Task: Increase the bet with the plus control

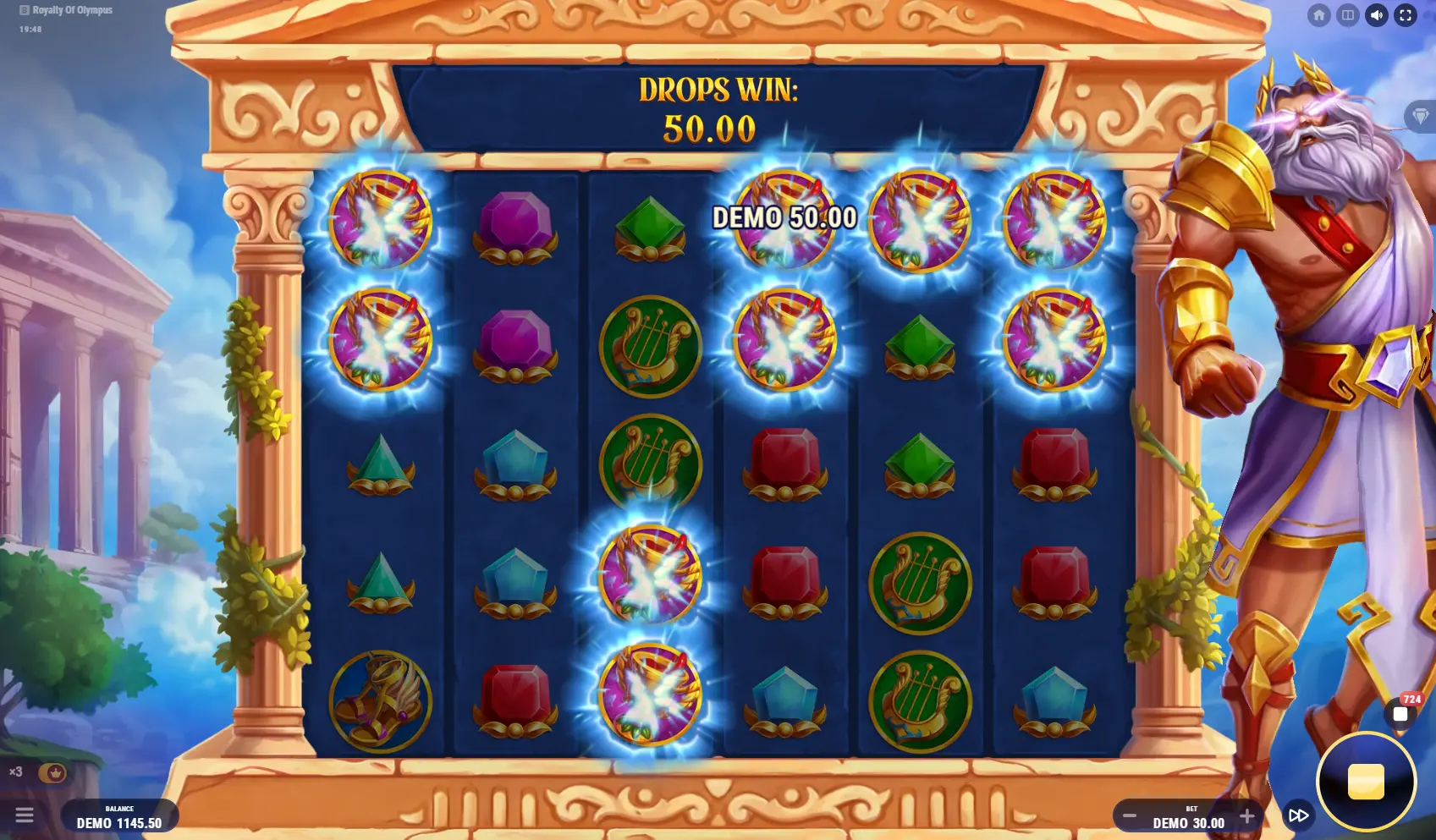Action: click(1247, 816)
